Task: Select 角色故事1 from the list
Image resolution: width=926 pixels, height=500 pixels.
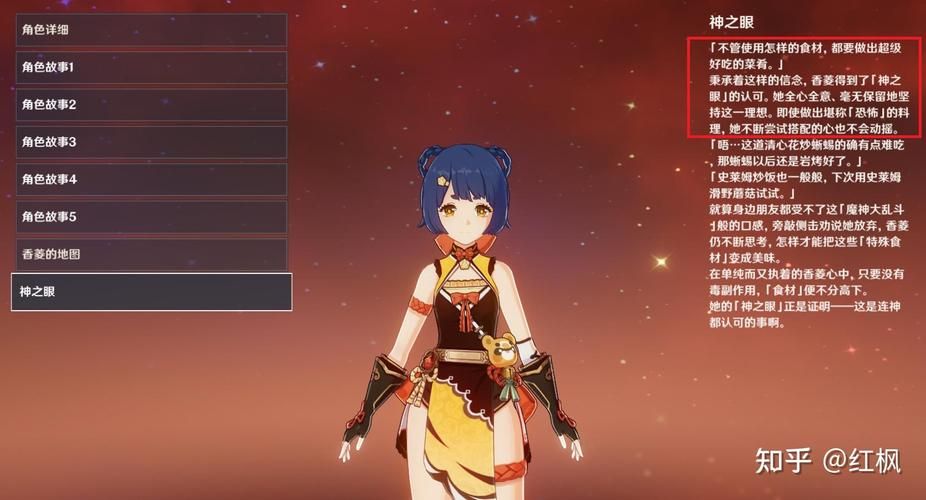Action: 150,67
